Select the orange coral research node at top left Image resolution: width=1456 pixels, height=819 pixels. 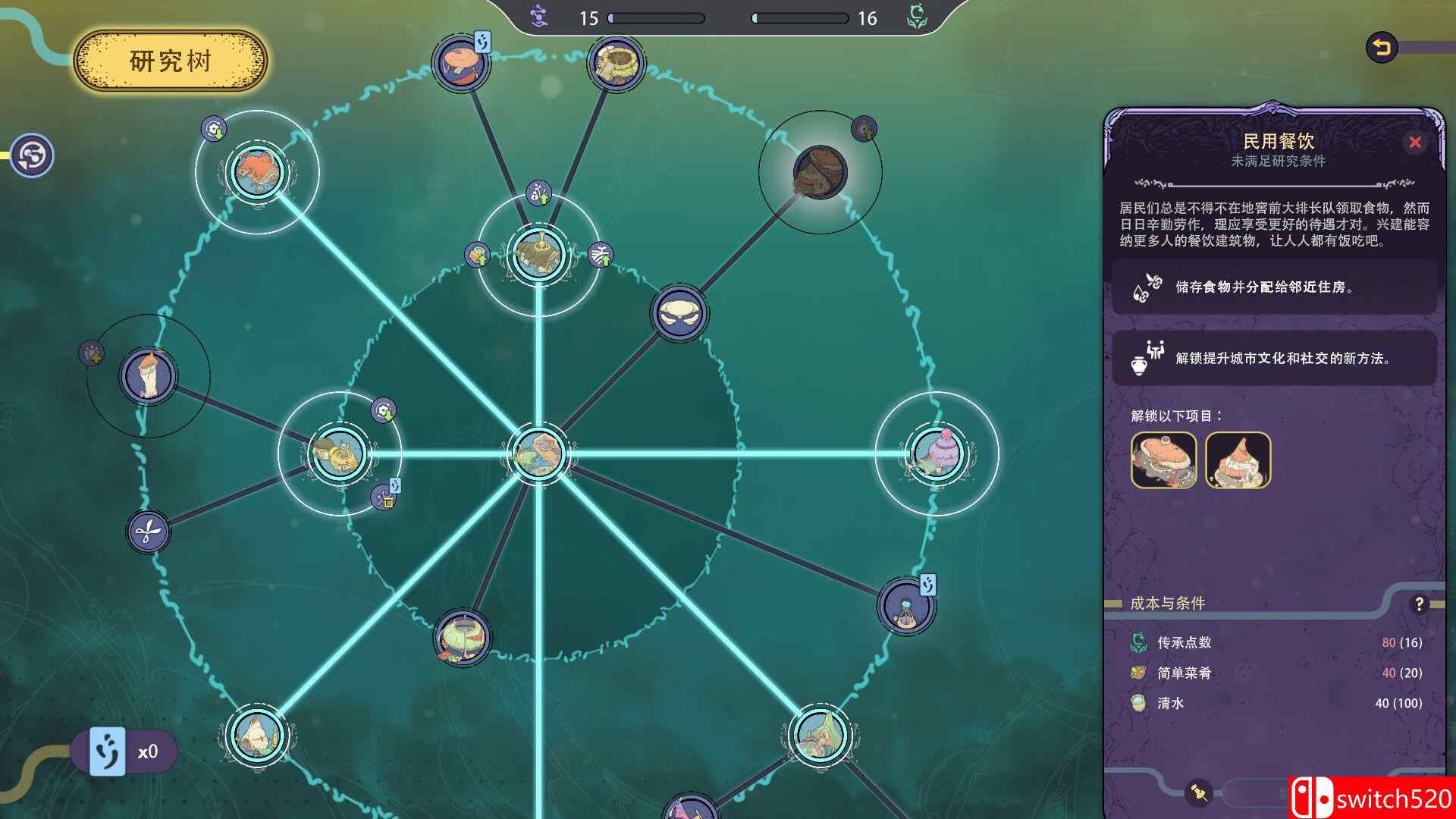258,173
